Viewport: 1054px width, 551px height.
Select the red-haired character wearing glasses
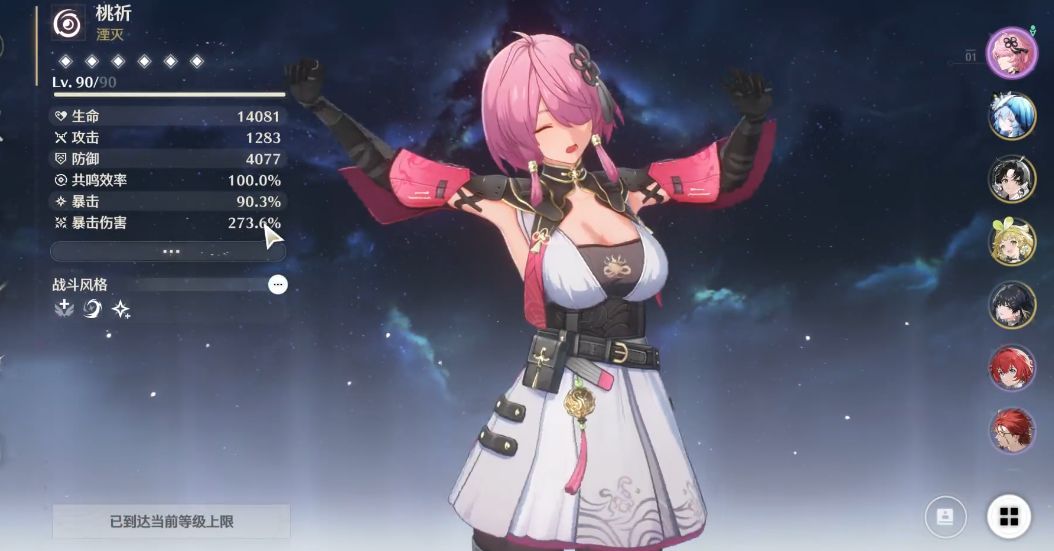pyautogui.click(x=1012, y=431)
